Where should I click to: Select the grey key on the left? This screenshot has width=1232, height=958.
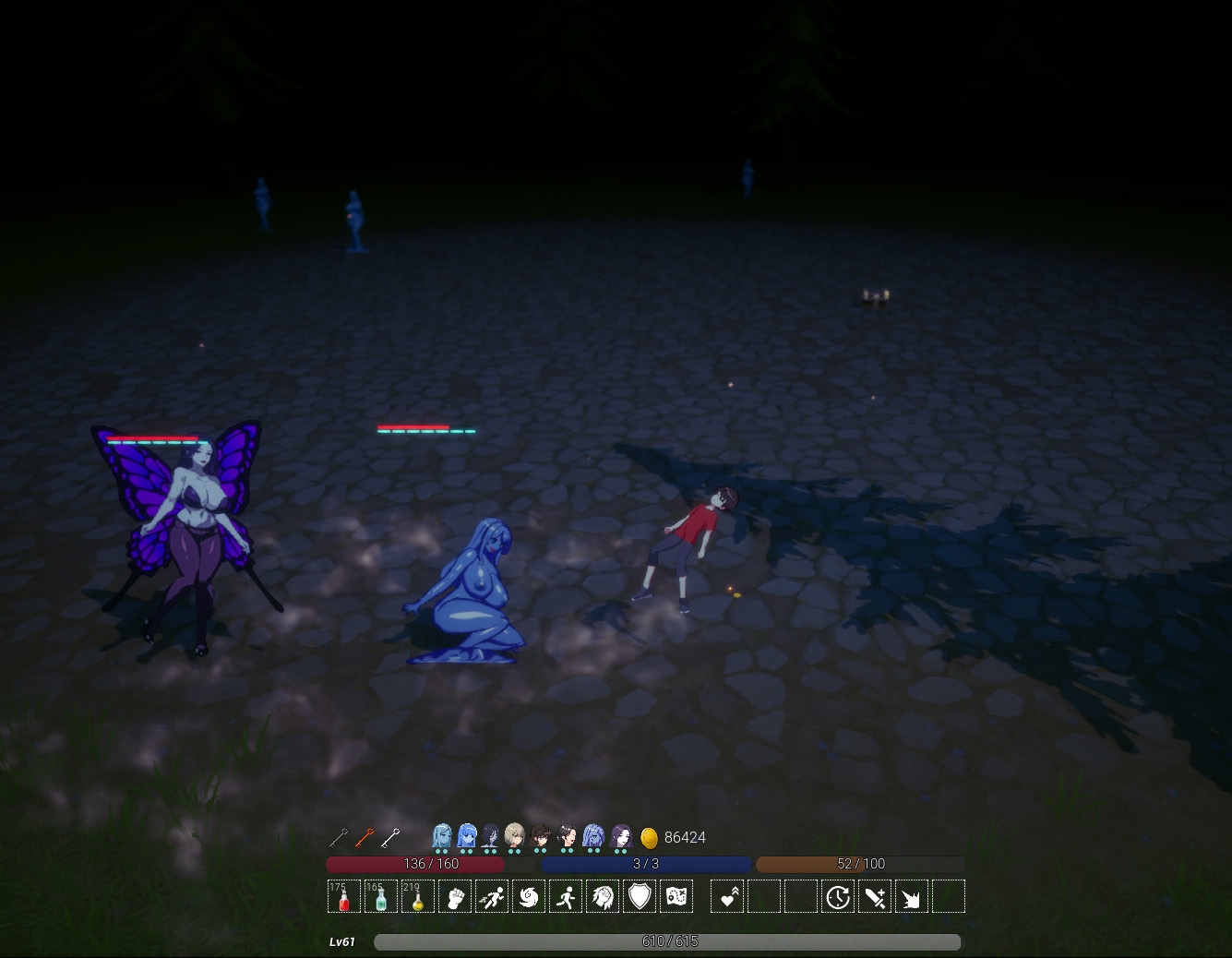339,837
